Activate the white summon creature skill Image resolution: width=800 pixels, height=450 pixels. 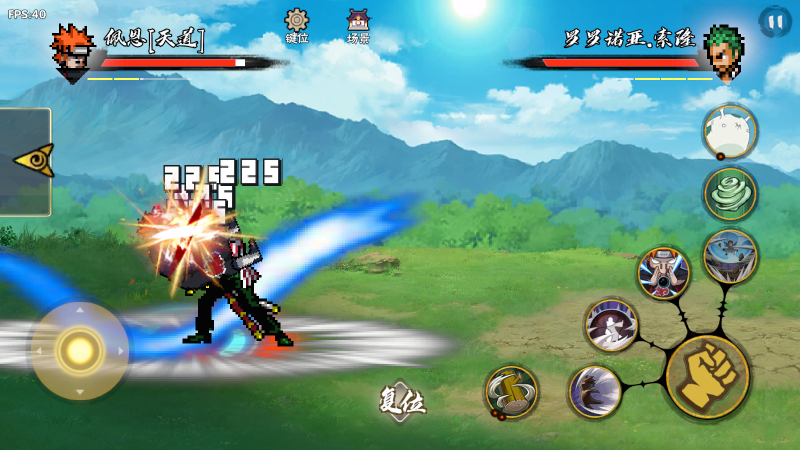tap(729, 131)
